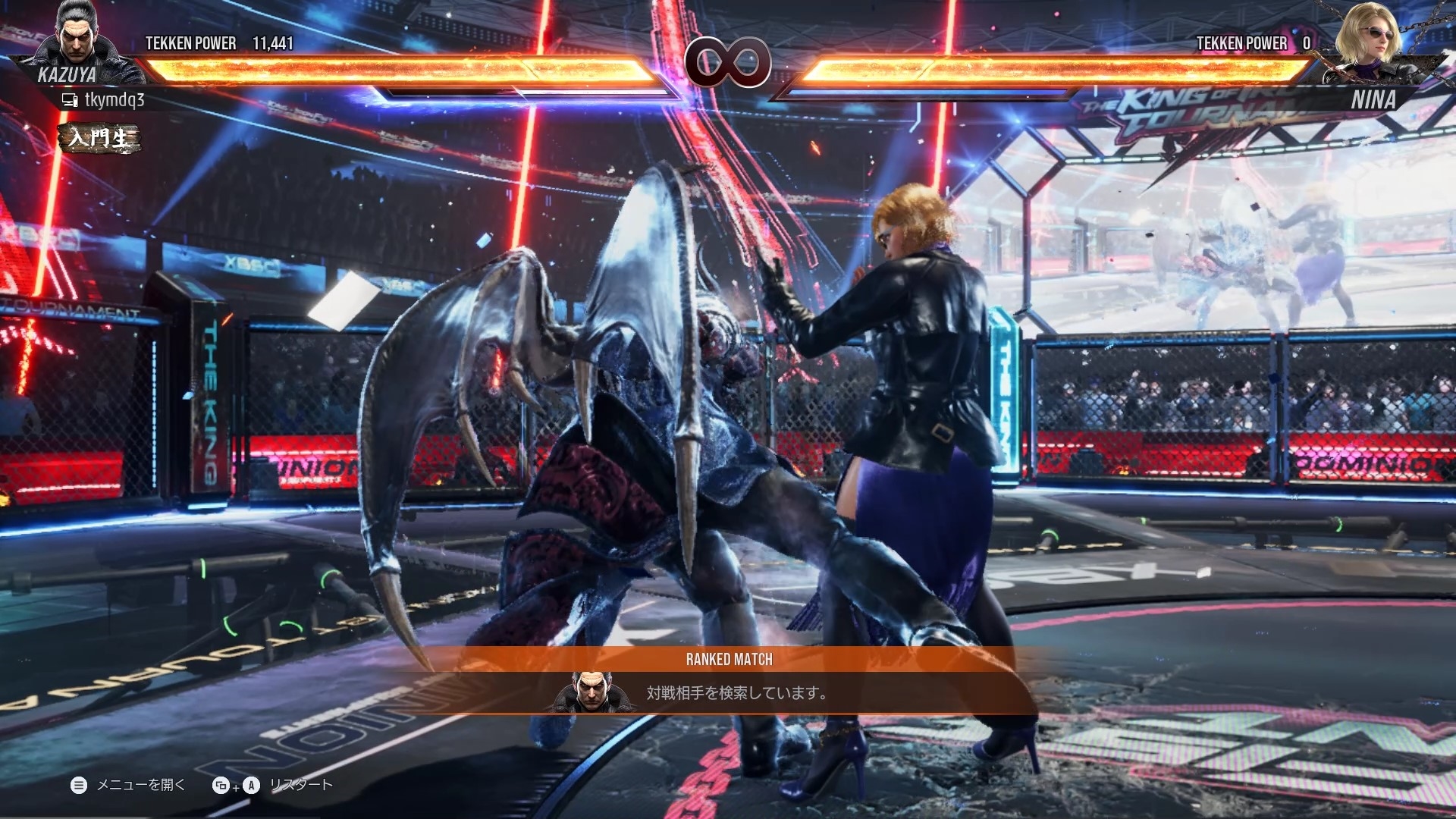
Task: Open the Ranked Match searching notification banner
Action: coord(728,681)
